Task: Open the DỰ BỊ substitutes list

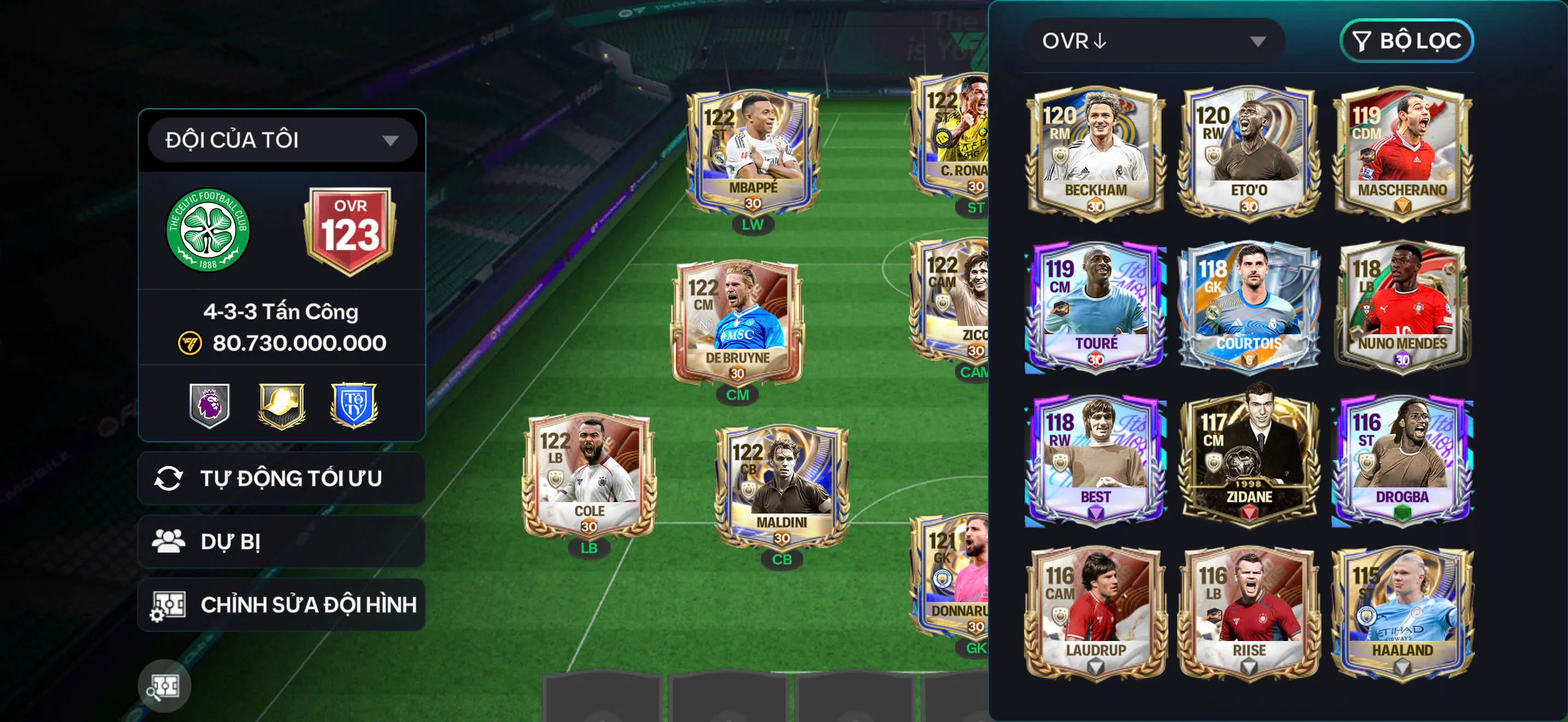Action: (282, 541)
